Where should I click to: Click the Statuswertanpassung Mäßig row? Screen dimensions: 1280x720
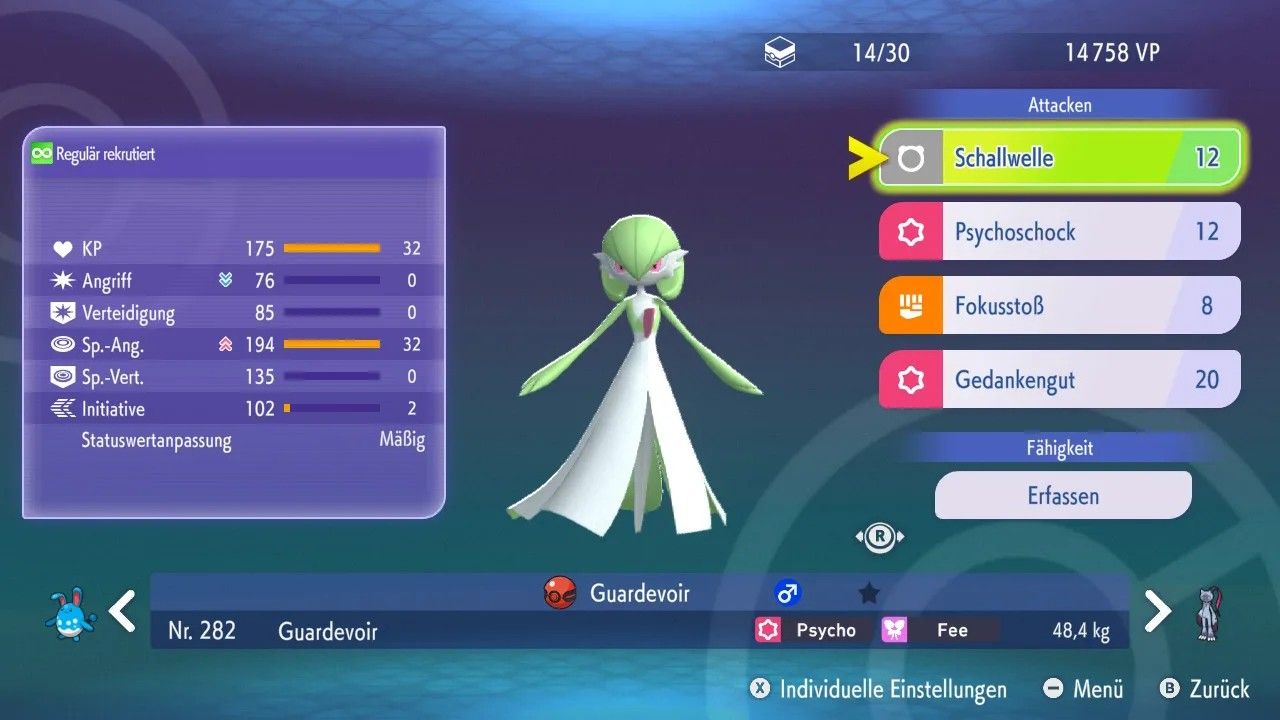click(252, 441)
